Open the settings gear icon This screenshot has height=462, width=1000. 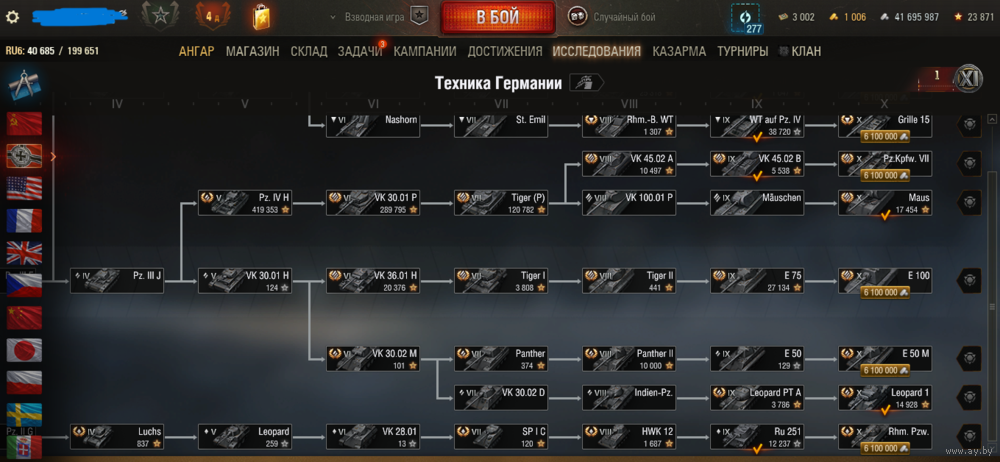pyautogui.click(x=13, y=17)
